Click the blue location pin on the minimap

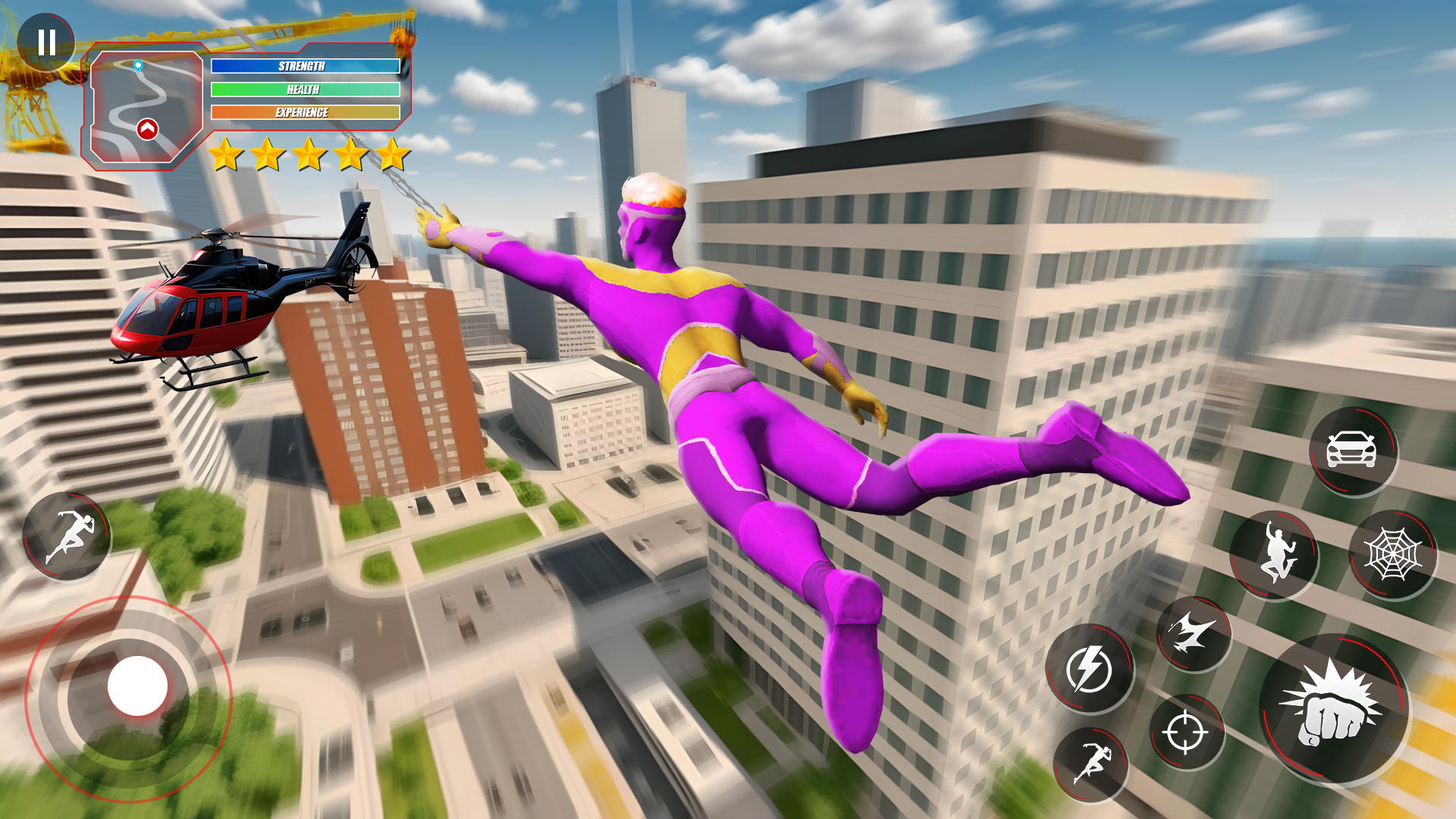click(137, 67)
